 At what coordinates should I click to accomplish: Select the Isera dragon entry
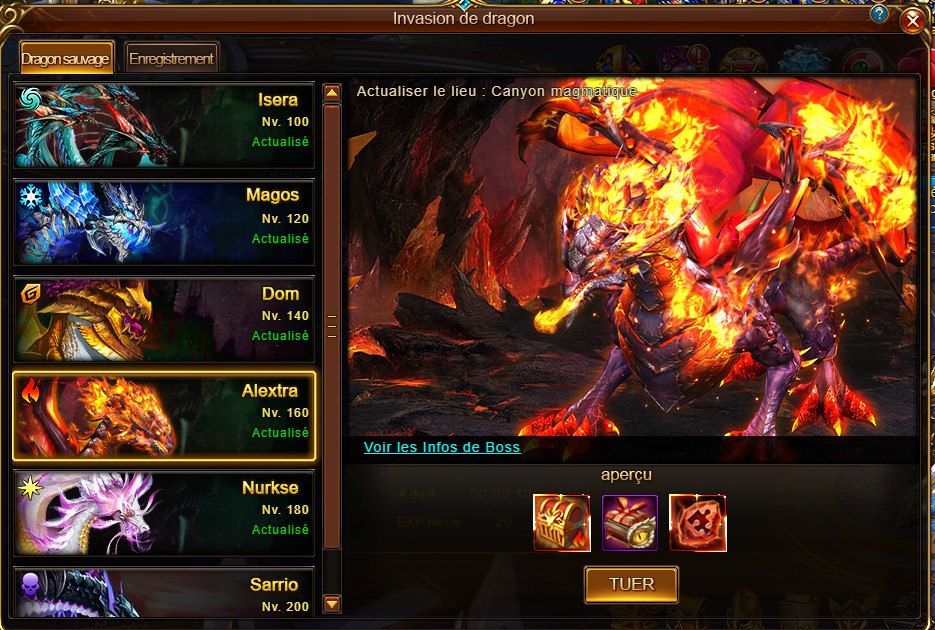pyautogui.click(x=164, y=124)
